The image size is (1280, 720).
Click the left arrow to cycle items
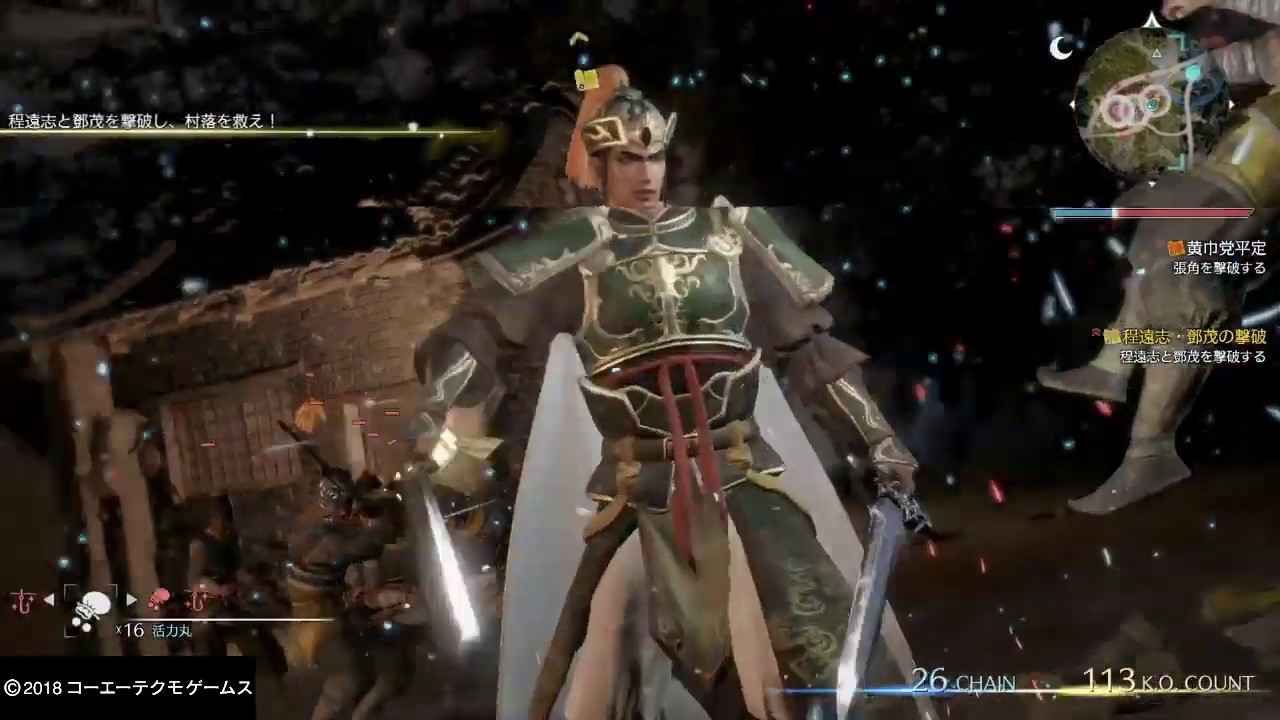(48, 598)
